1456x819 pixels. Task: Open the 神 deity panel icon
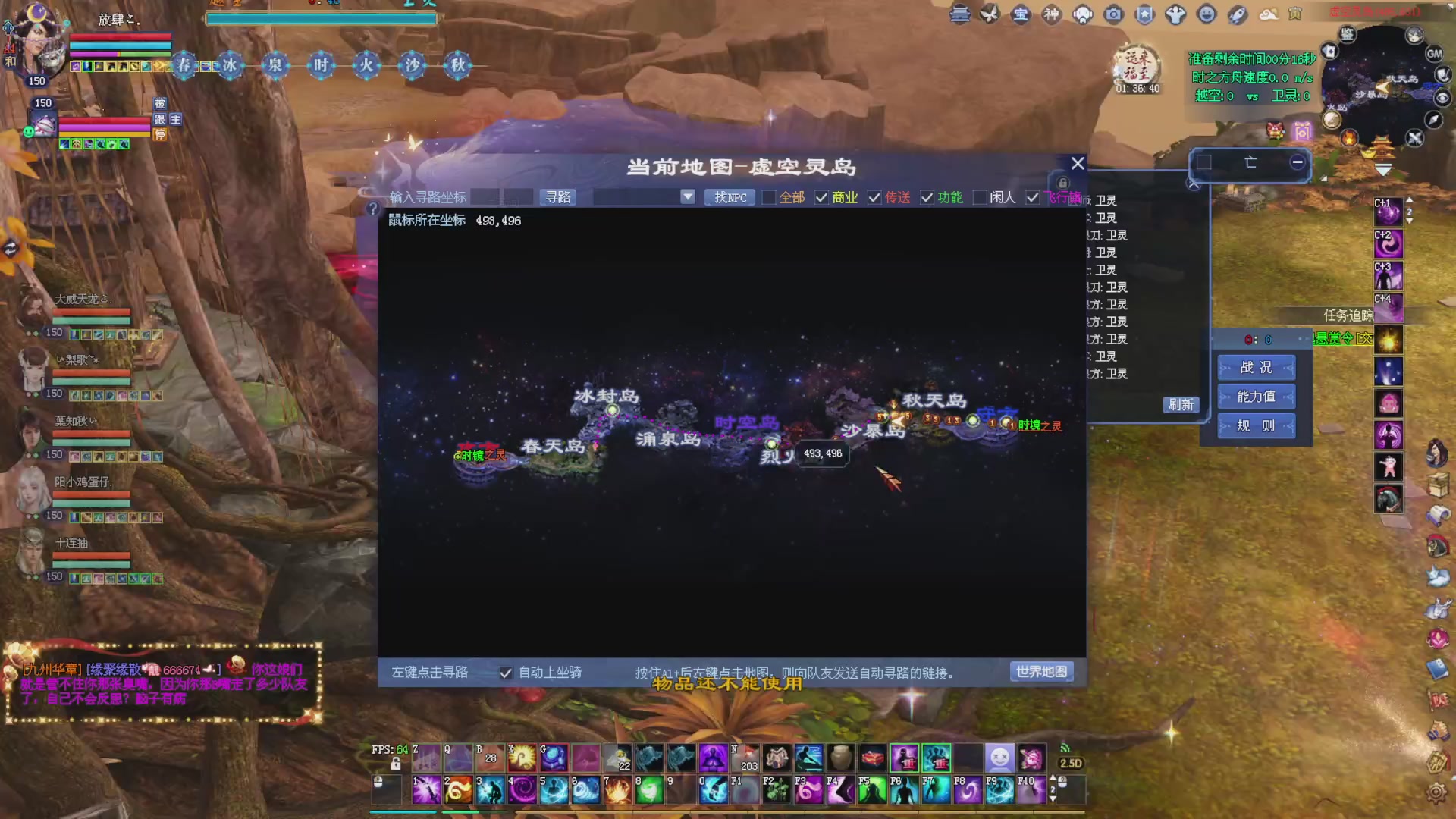[1052, 14]
